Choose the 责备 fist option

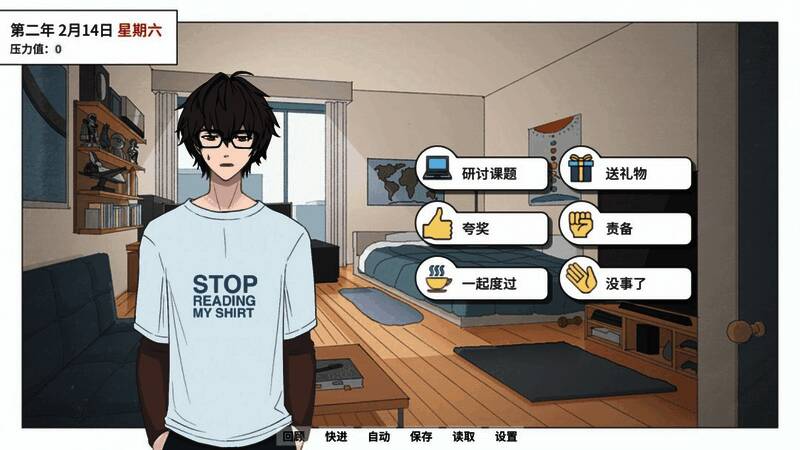click(x=626, y=228)
